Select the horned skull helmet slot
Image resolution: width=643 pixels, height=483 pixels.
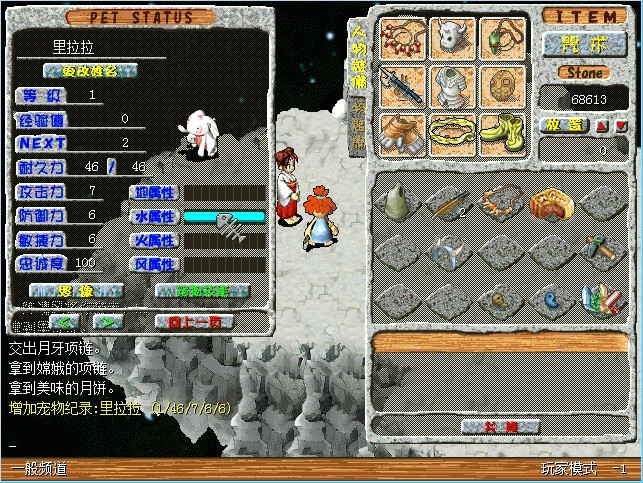tap(453, 40)
